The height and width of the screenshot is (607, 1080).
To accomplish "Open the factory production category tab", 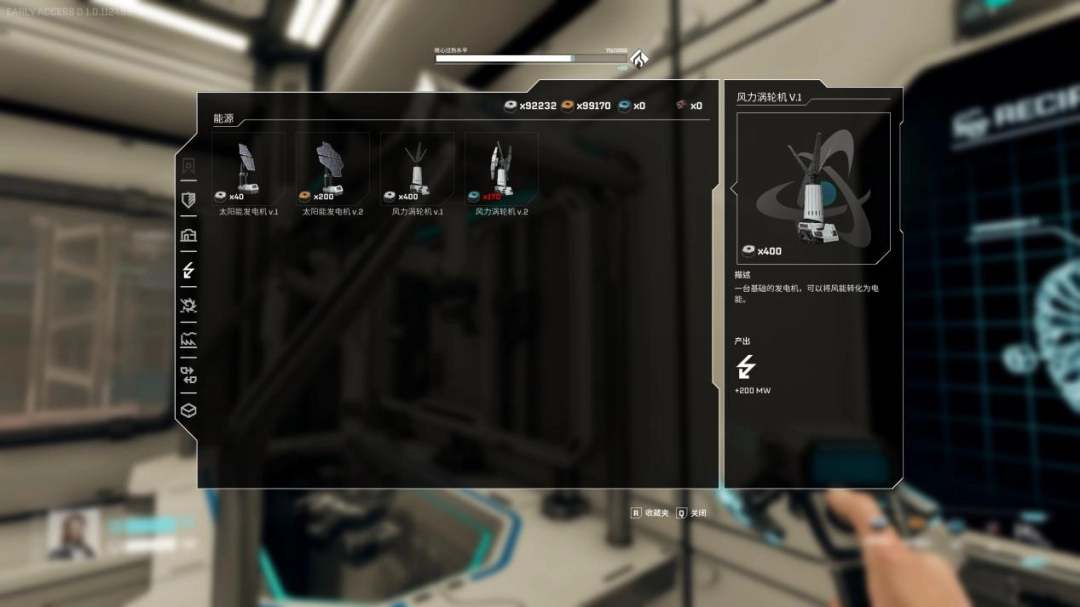I will 188,340.
